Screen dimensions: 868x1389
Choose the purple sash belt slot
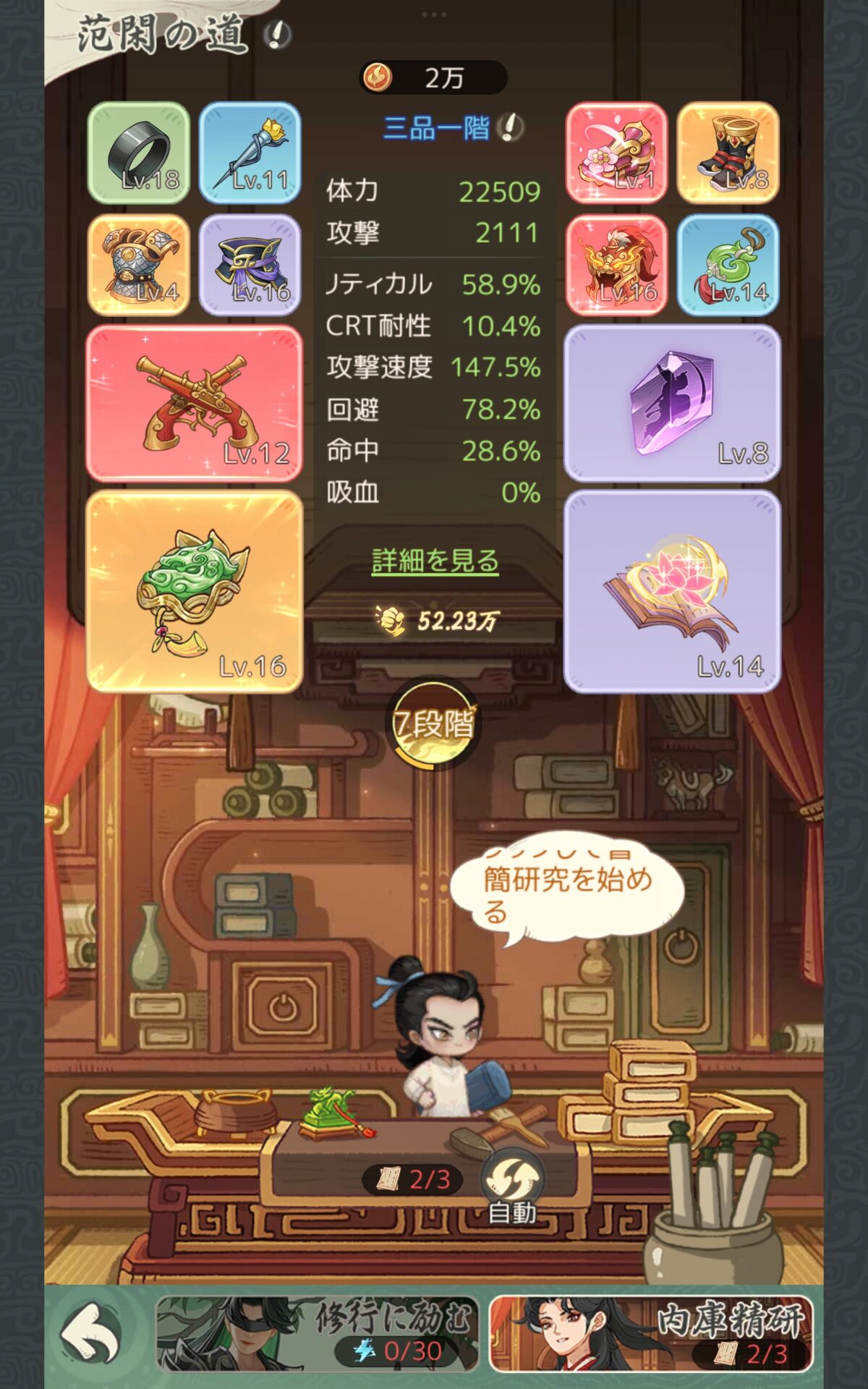(250, 265)
